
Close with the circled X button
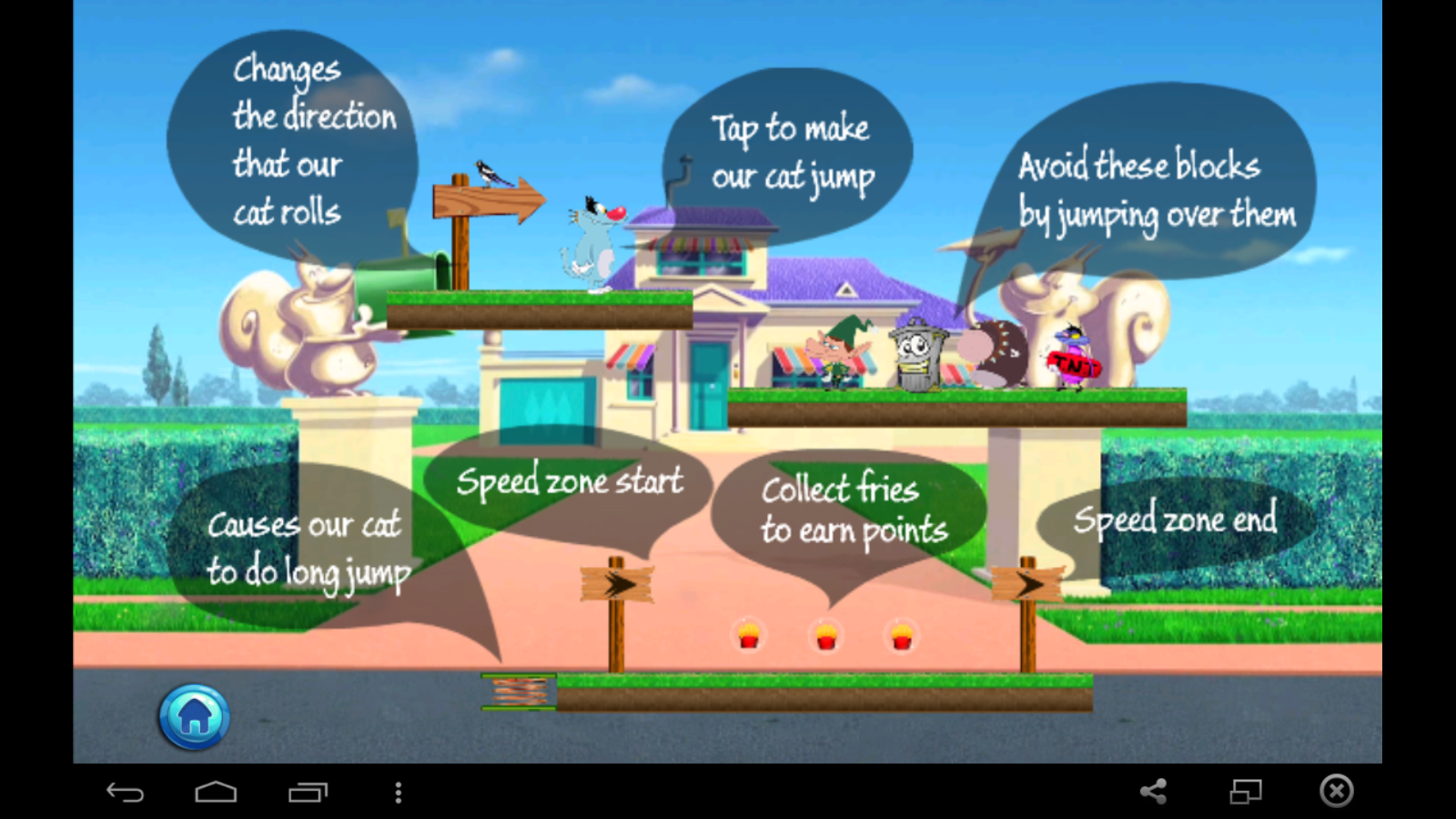tap(1336, 792)
